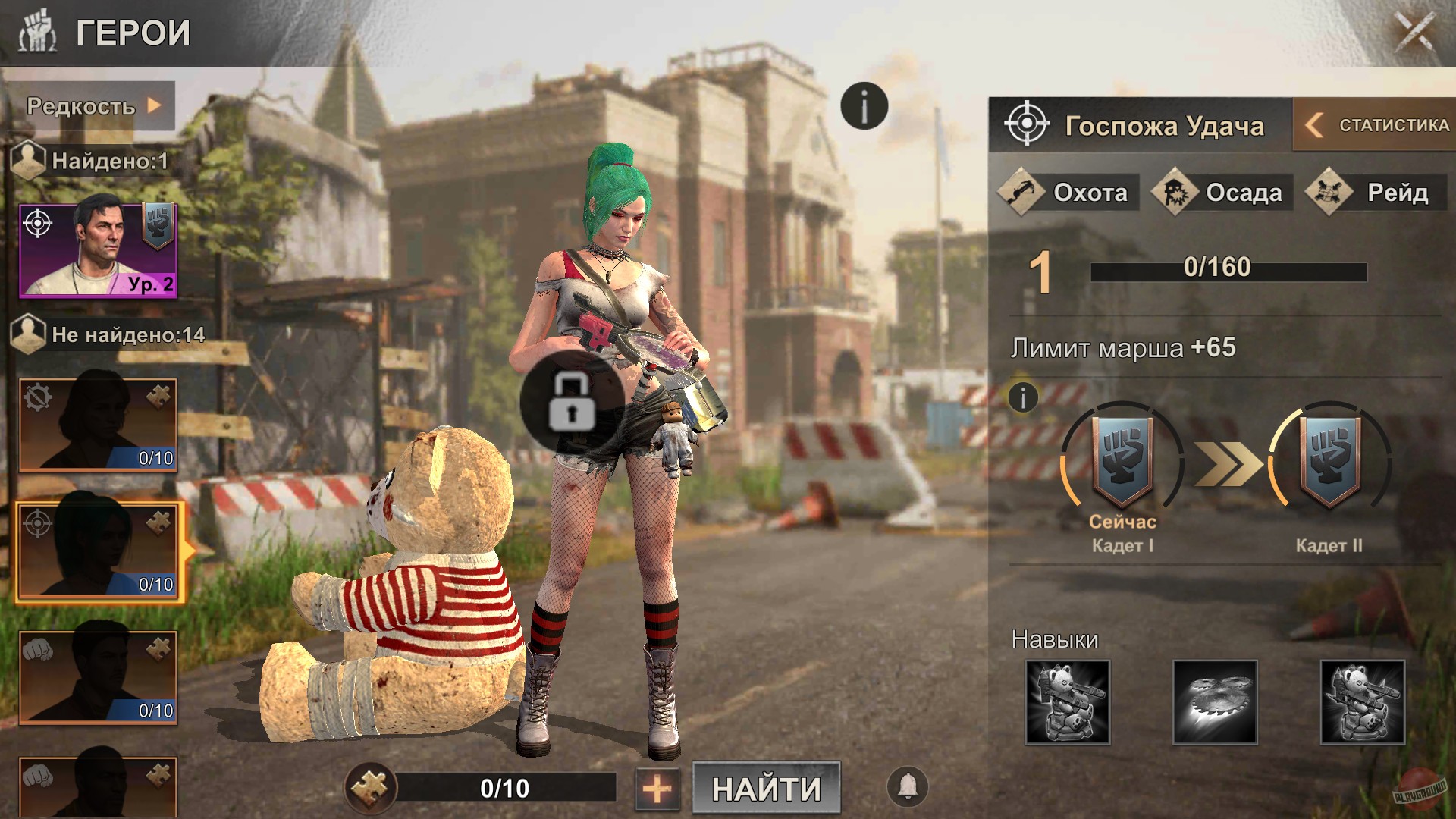This screenshot has height=819, width=1456.
Task: Click the puzzle piece icon near the fragment counter
Action: coord(373,789)
